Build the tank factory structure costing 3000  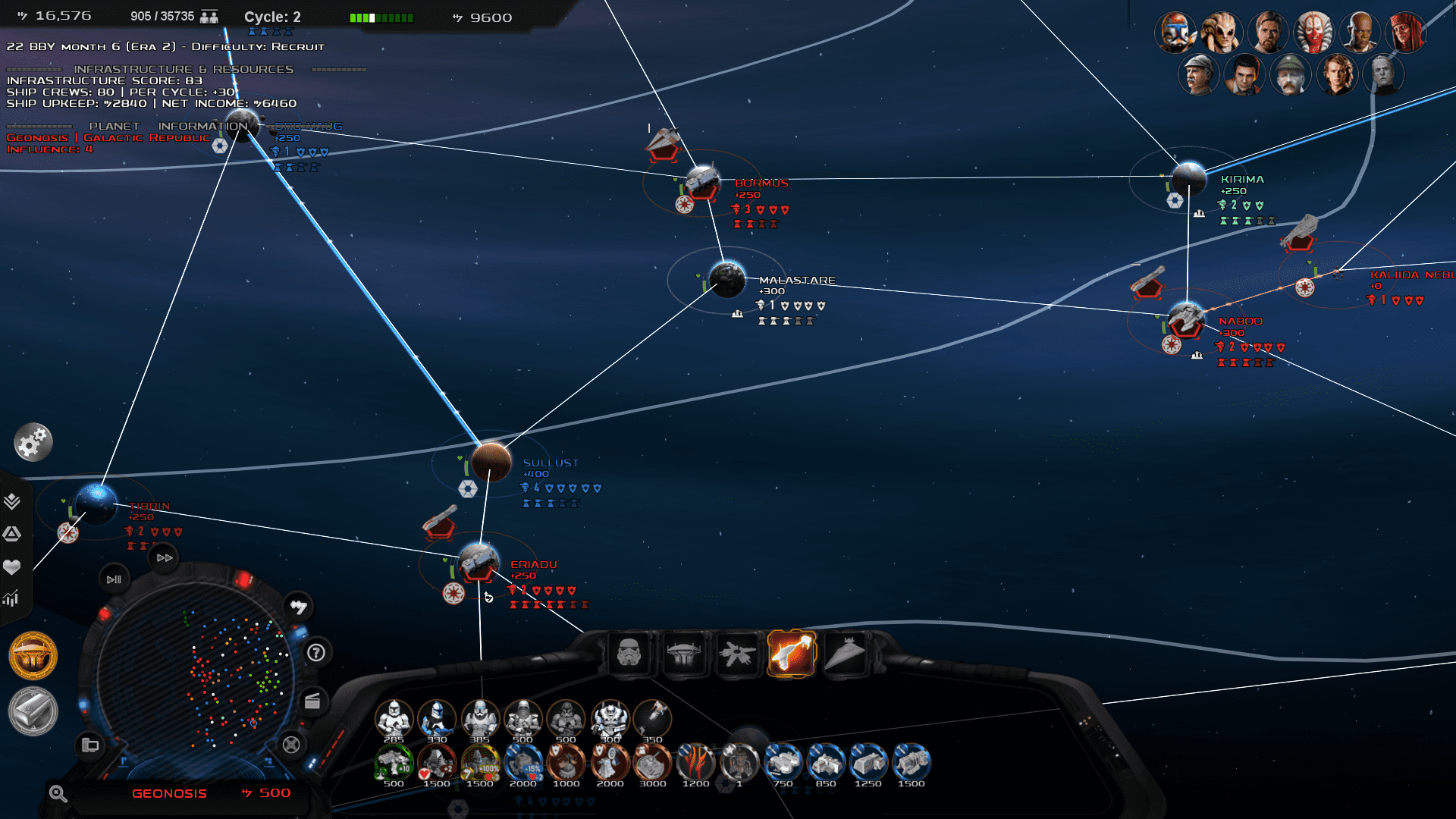point(652,761)
